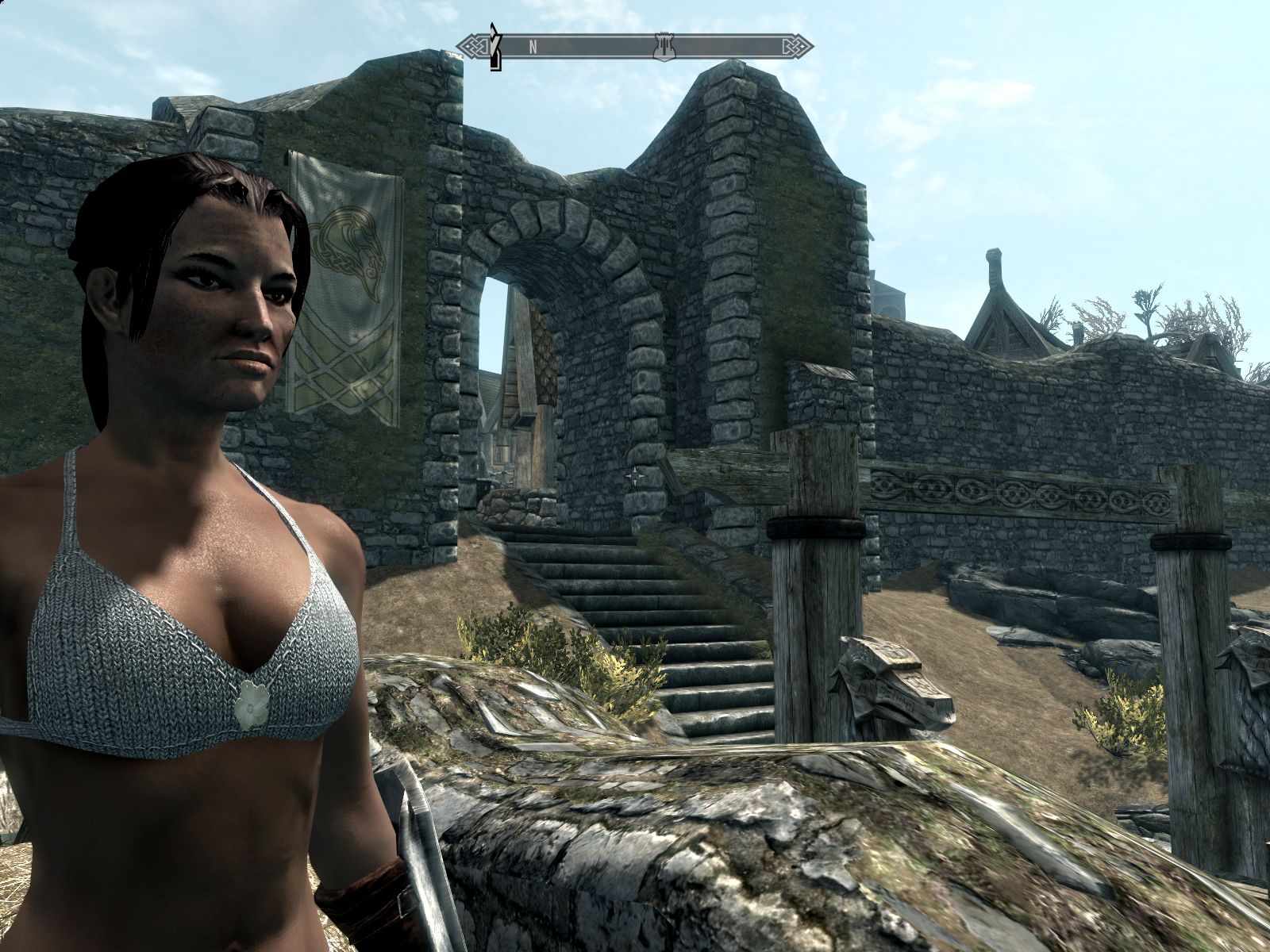This screenshot has width=1270, height=952.
Task: Select the North indicator on the compass bar
Action: click(x=533, y=47)
